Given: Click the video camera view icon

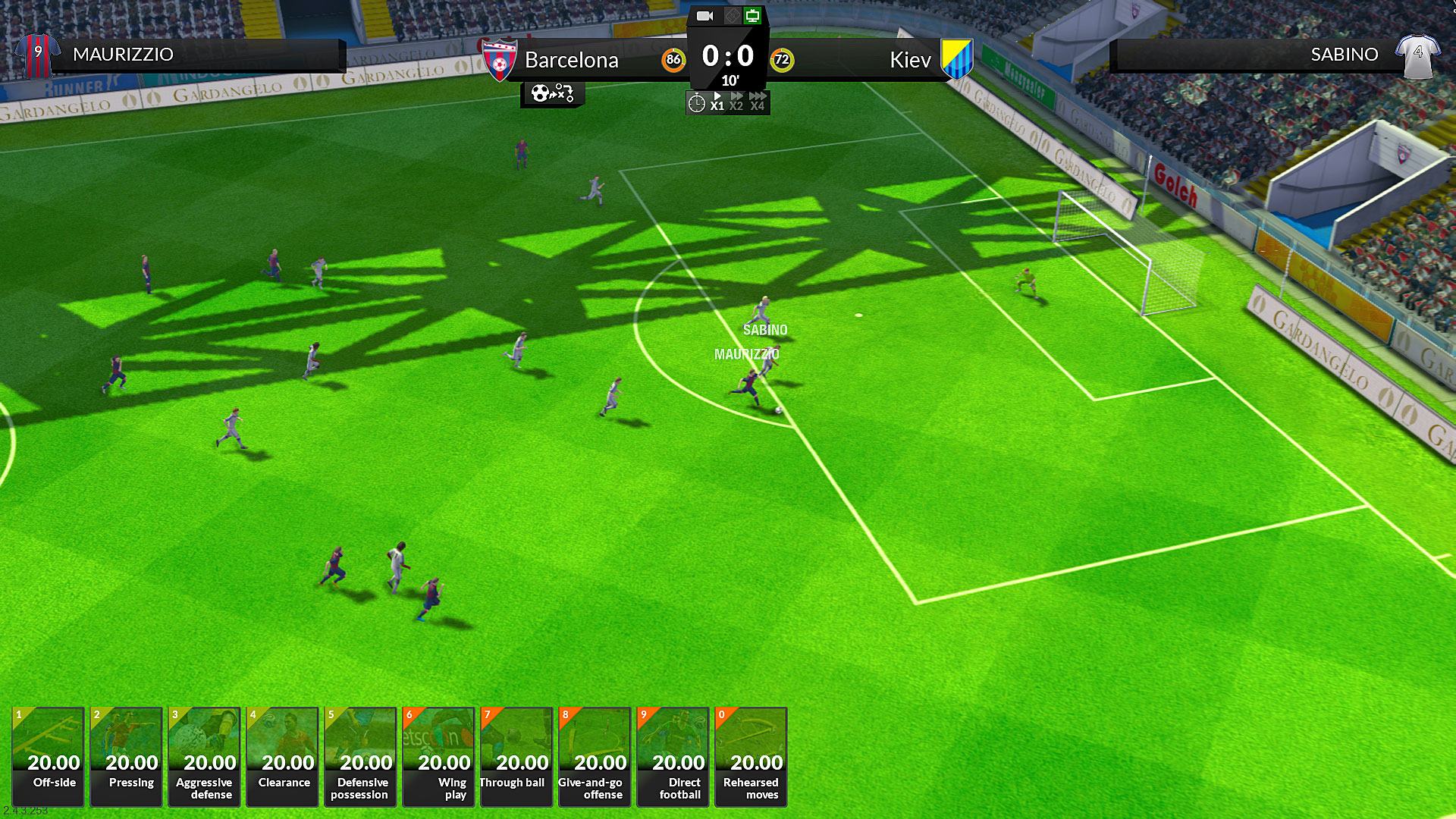Looking at the screenshot, I should point(704,16).
